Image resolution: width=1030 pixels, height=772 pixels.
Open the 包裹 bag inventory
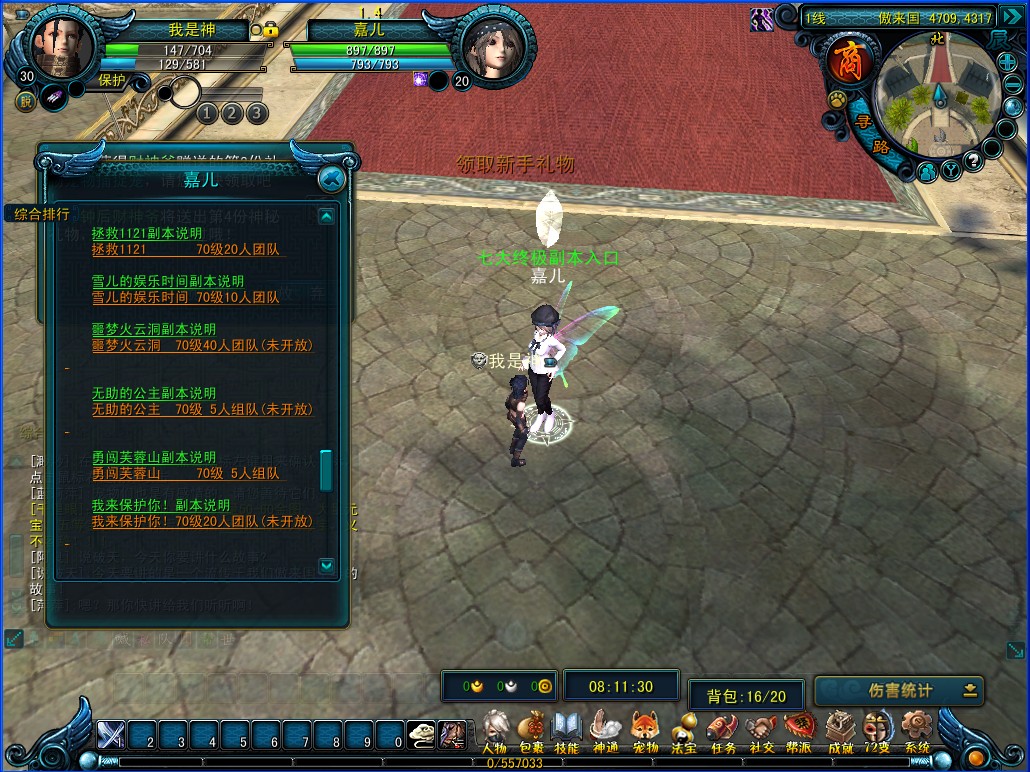(531, 730)
